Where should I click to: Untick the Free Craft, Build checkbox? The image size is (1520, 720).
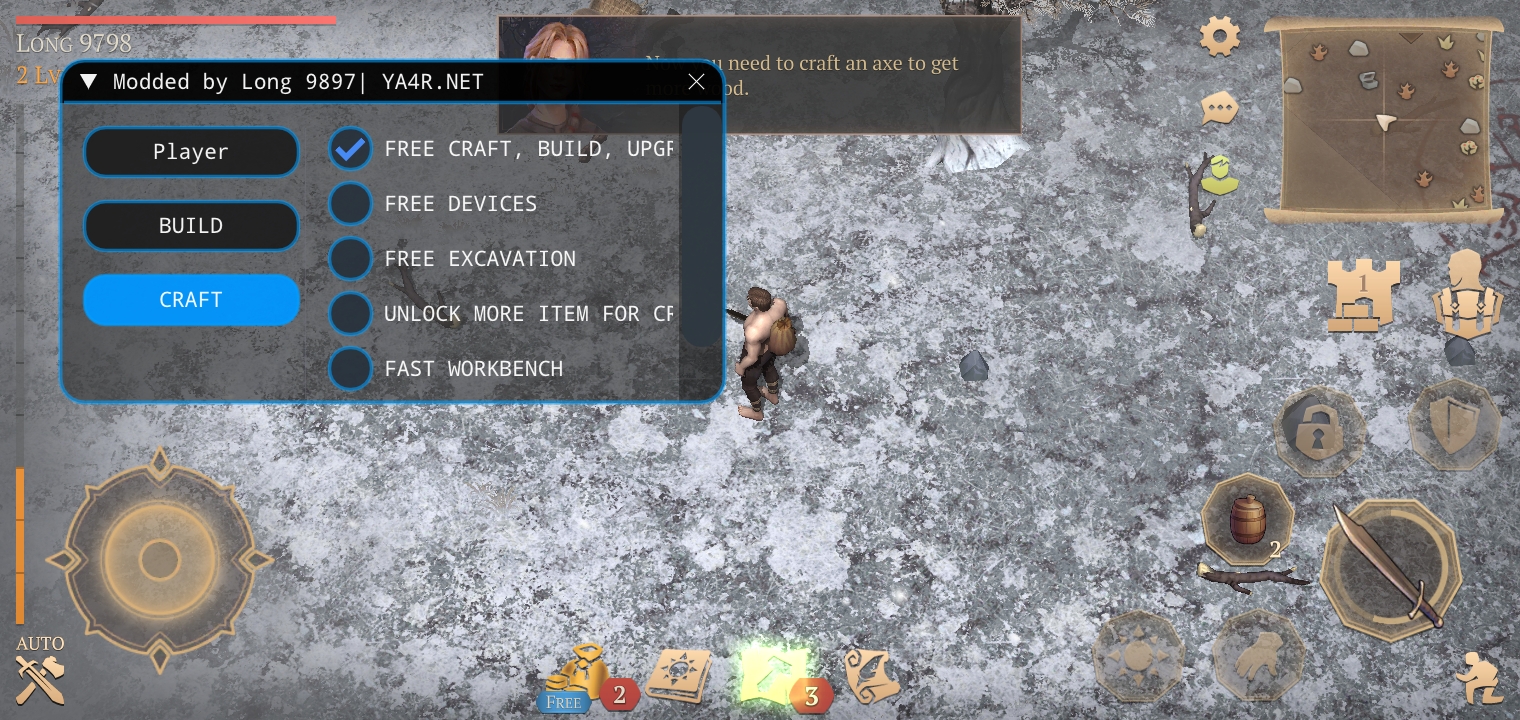[350, 149]
